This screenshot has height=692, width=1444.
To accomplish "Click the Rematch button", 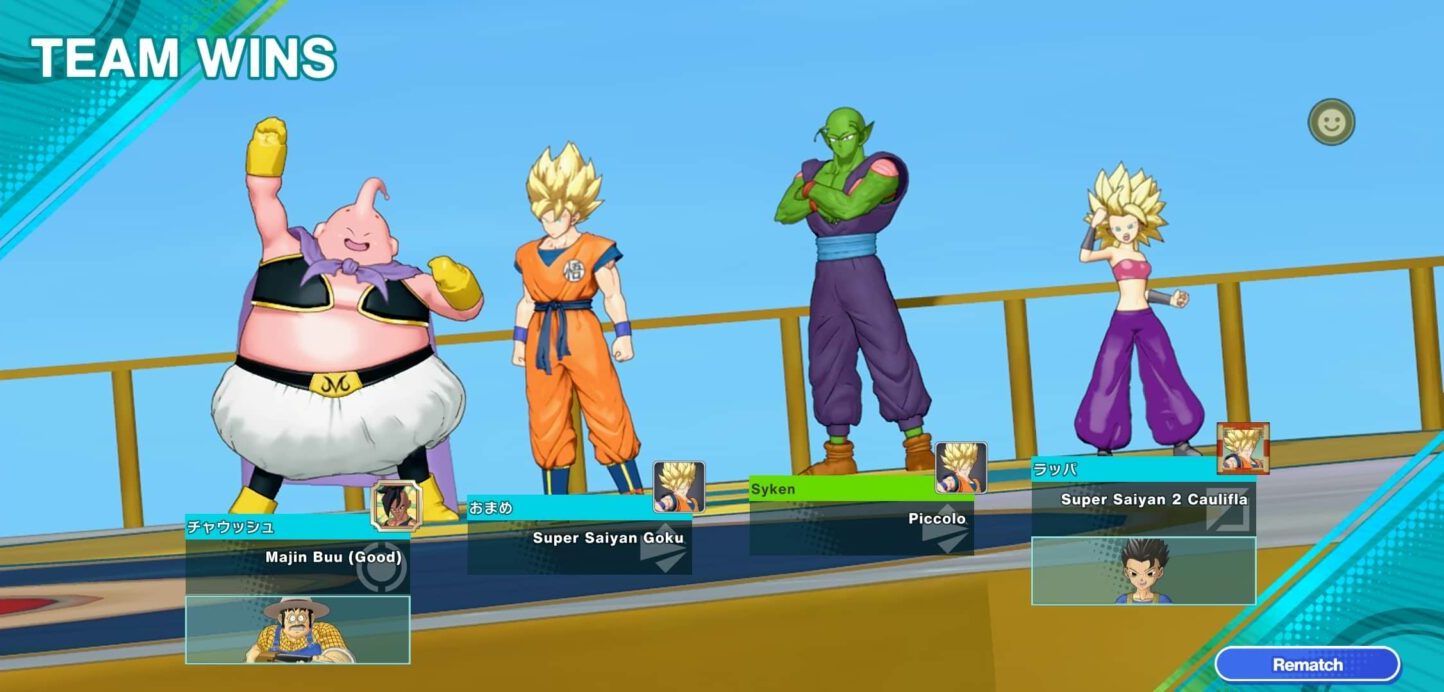I will pos(1307,664).
